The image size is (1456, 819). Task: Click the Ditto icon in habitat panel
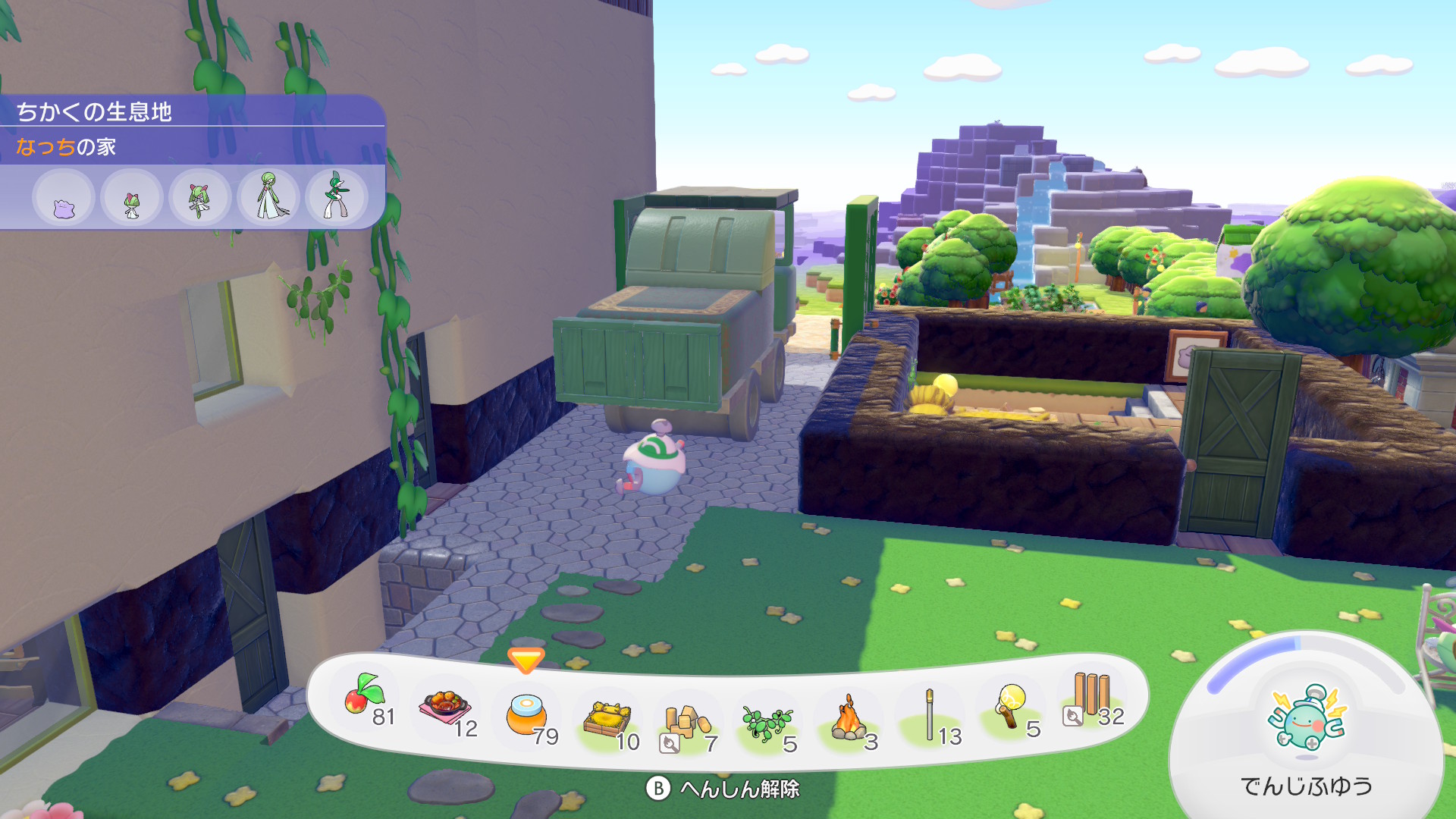point(64,199)
